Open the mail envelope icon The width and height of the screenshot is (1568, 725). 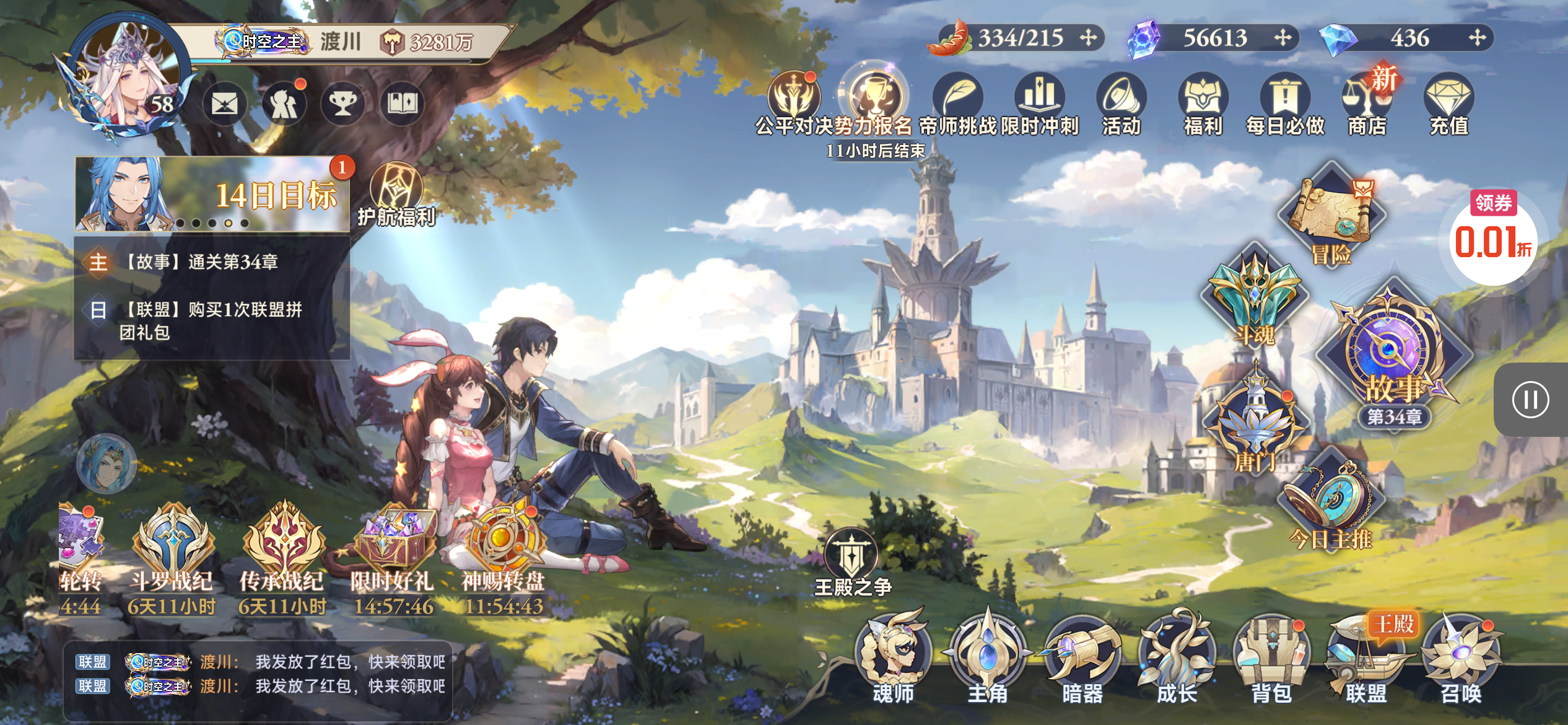[224, 104]
